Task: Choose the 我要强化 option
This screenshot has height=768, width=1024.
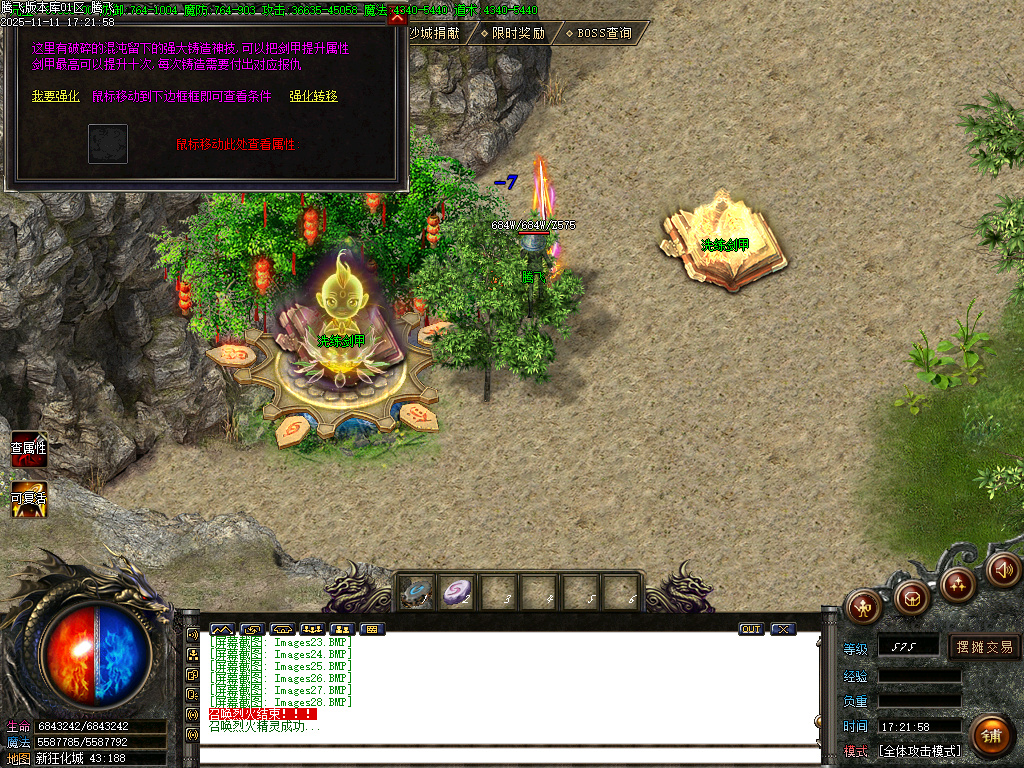Action: [55, 97]
